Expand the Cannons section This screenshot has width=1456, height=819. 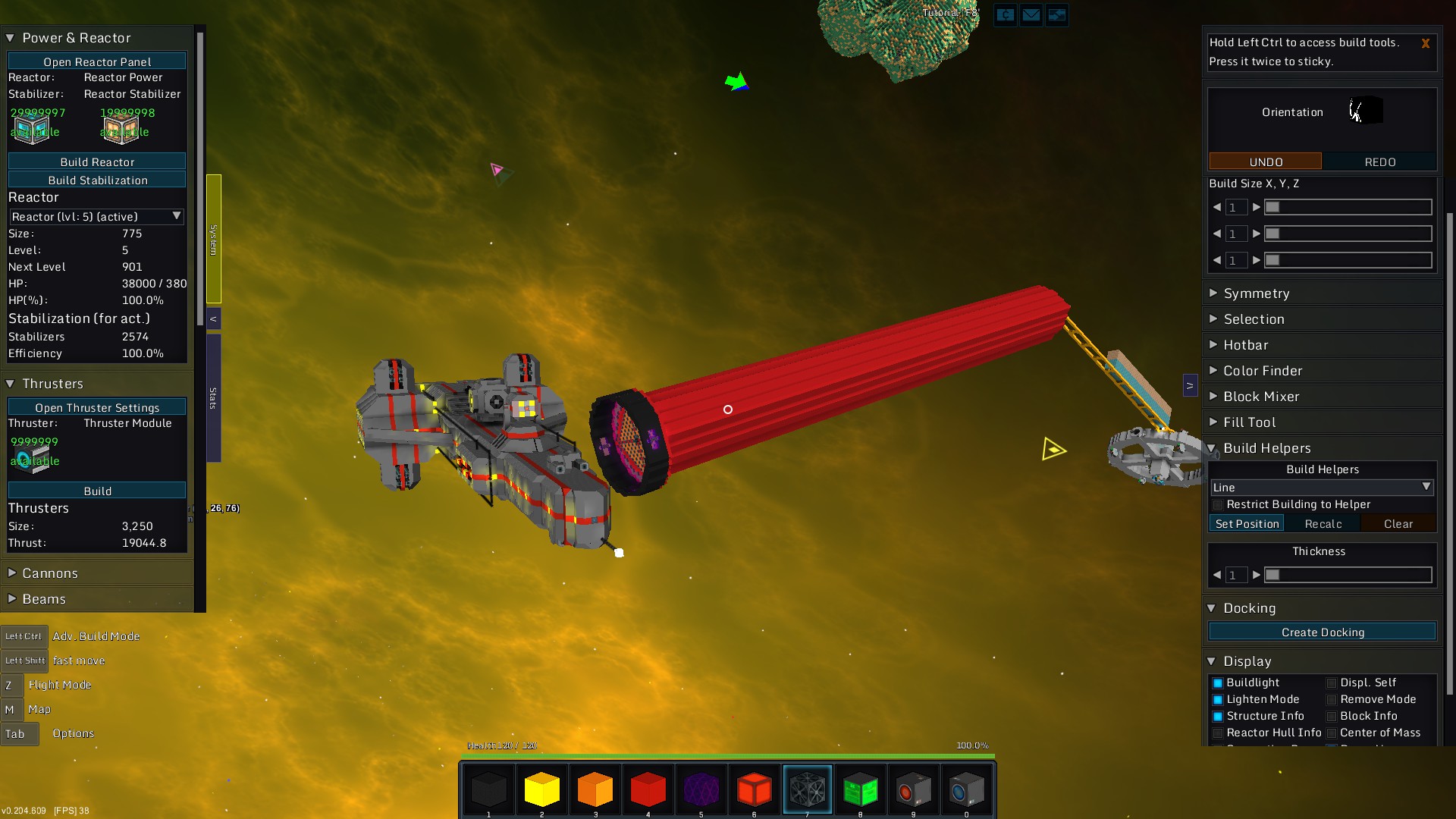(x=50, y=573)
